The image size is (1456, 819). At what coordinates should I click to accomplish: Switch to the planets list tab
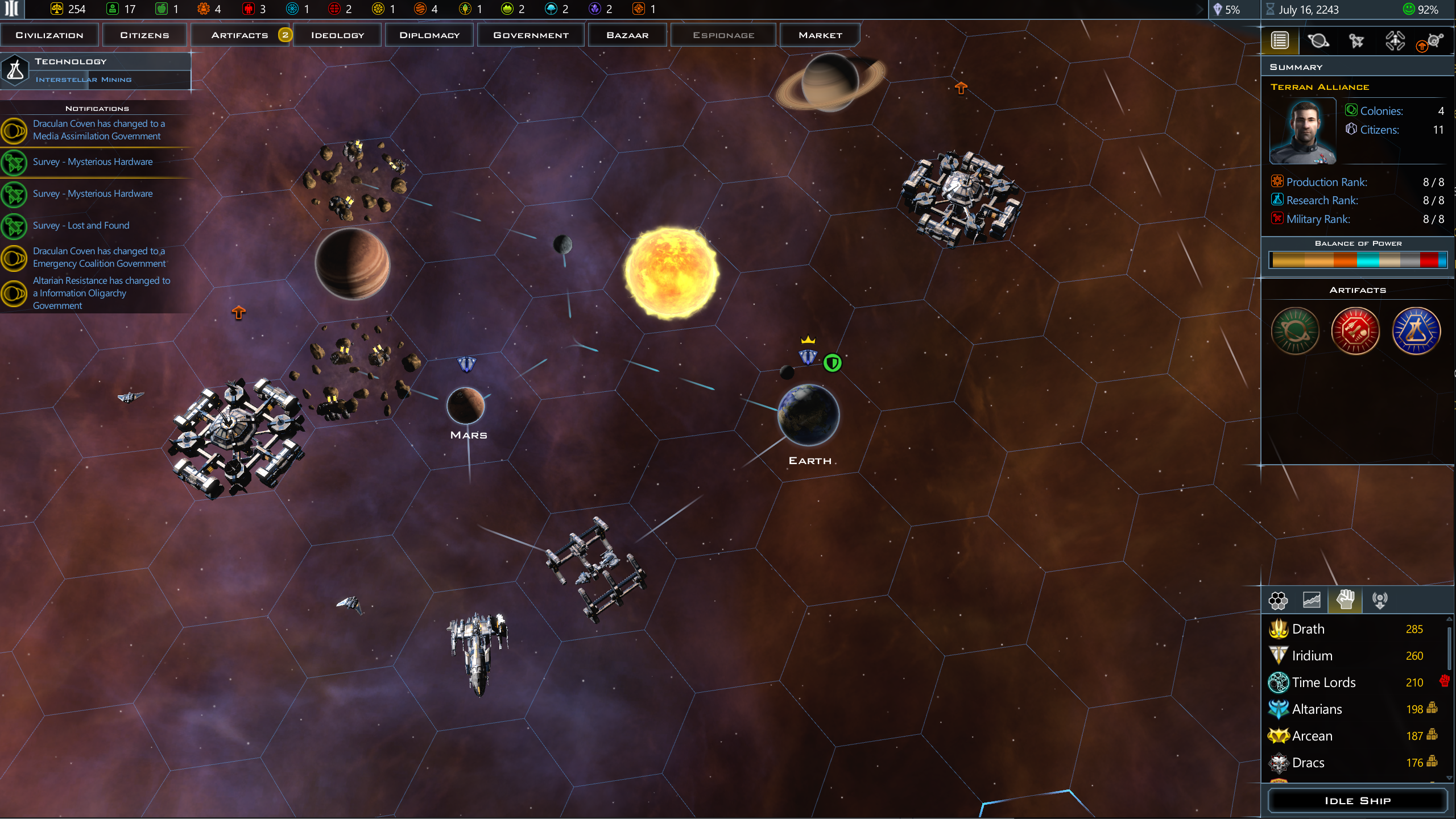1318,41
